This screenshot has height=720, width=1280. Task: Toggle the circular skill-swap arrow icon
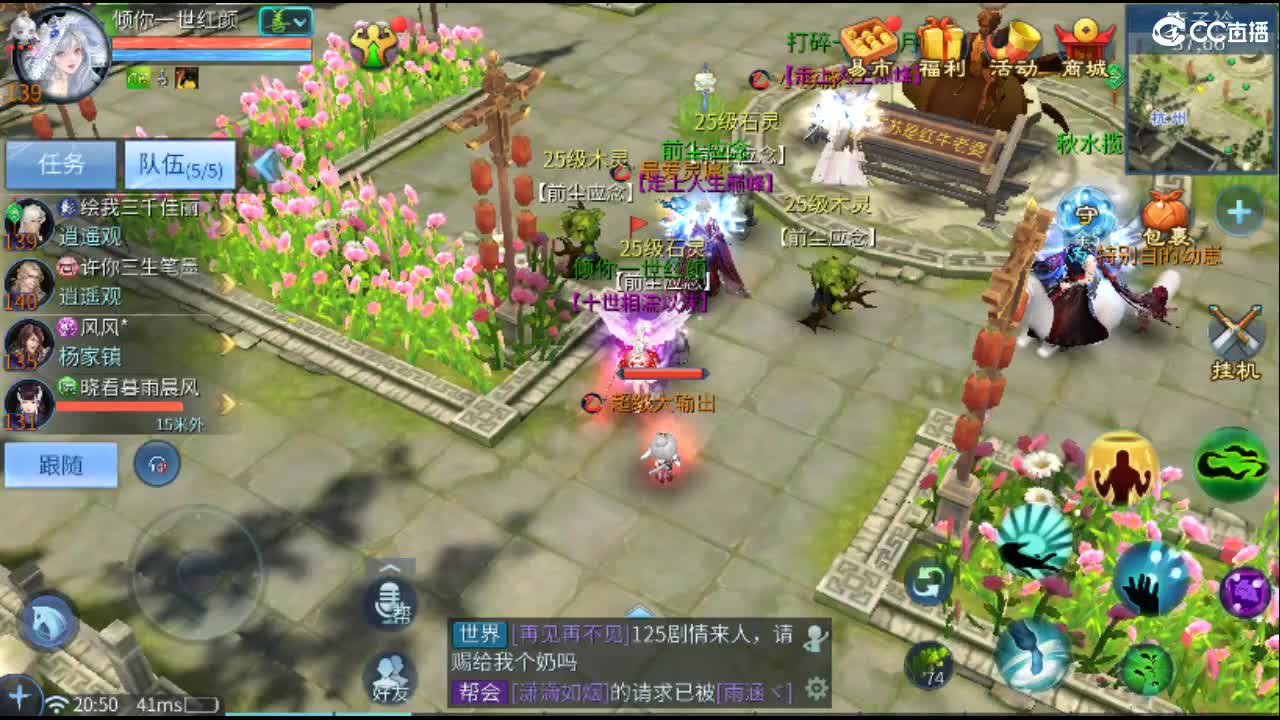[x=927, y=584]
